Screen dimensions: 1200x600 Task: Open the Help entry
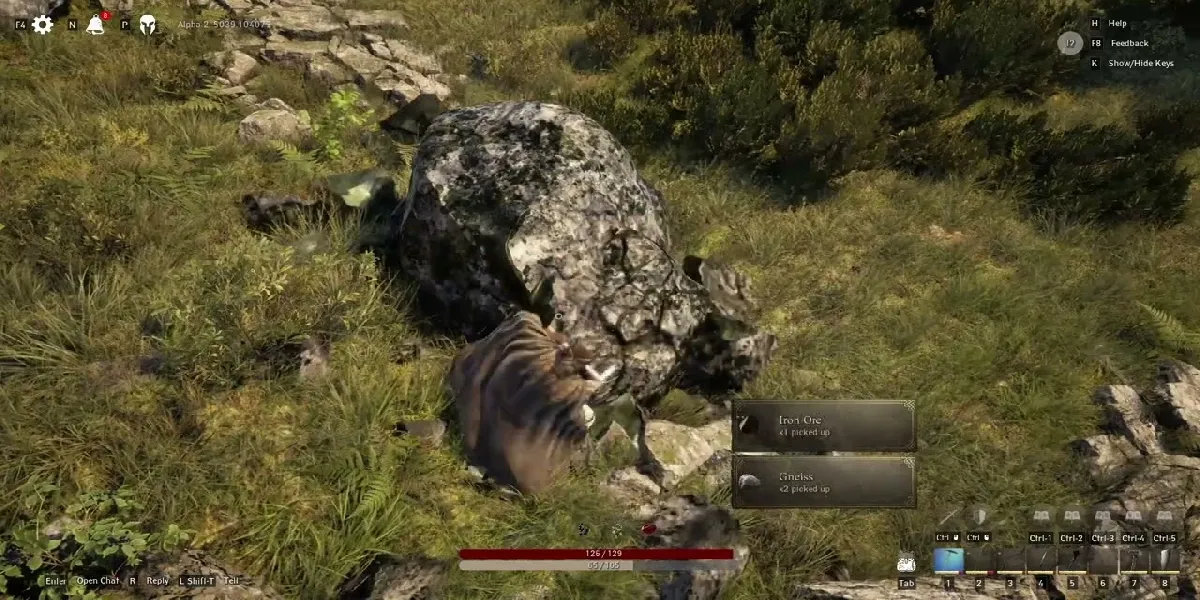[1117, 23]
